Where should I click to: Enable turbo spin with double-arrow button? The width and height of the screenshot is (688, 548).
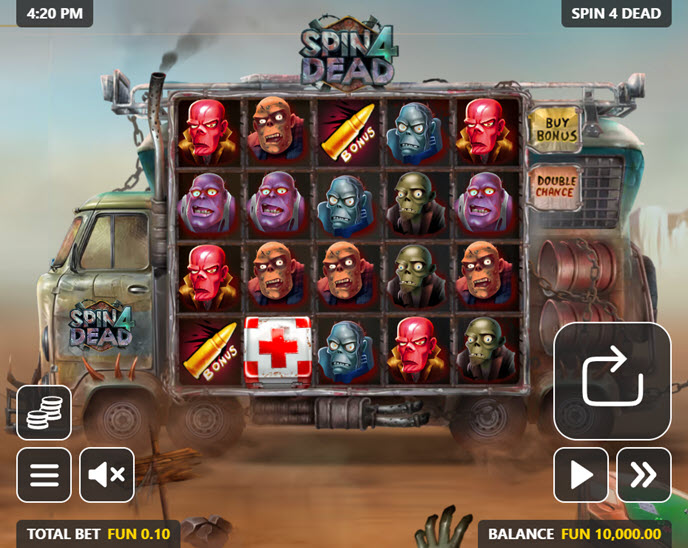tap(643, 475)
